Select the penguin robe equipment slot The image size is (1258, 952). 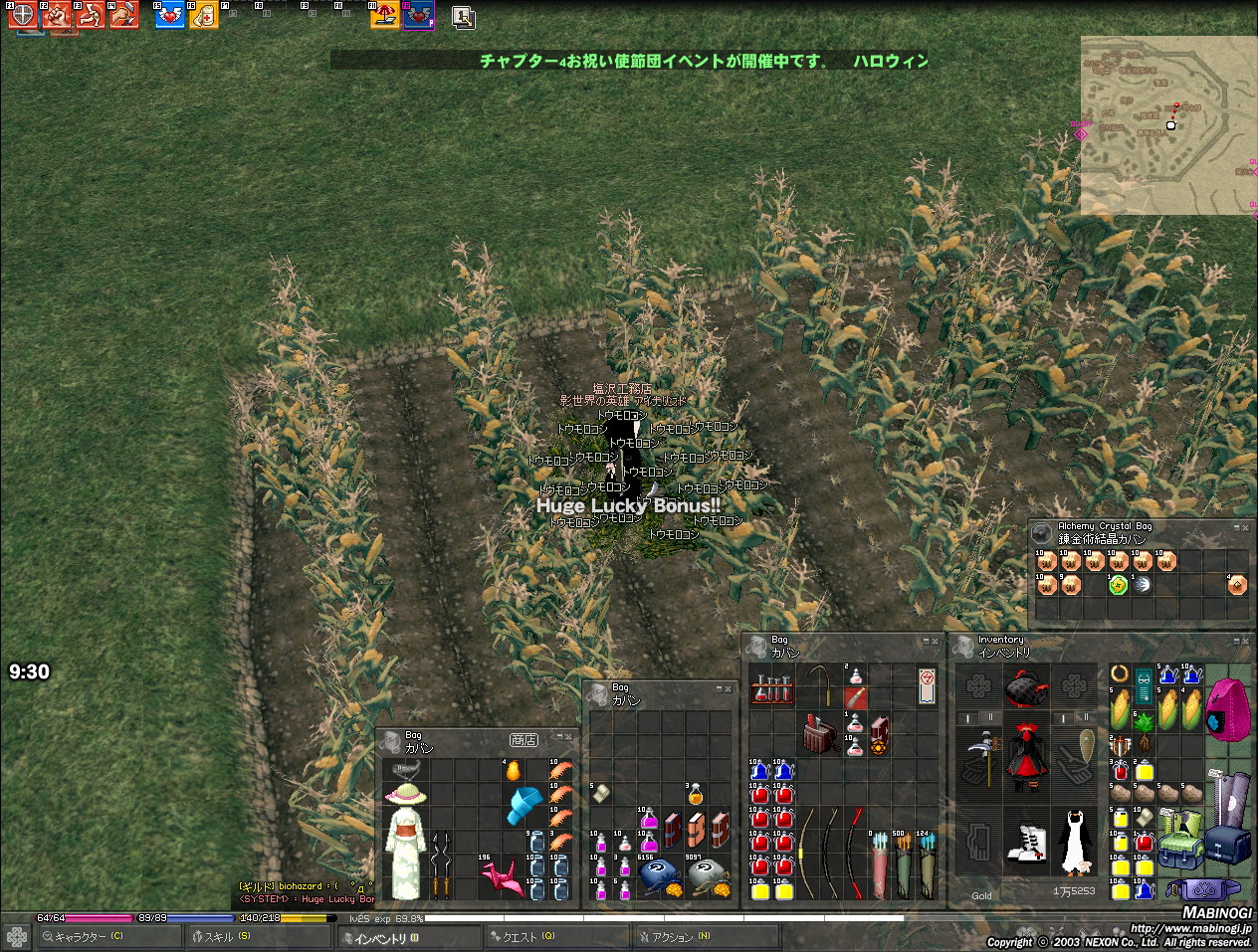(x=1074, y=843)
